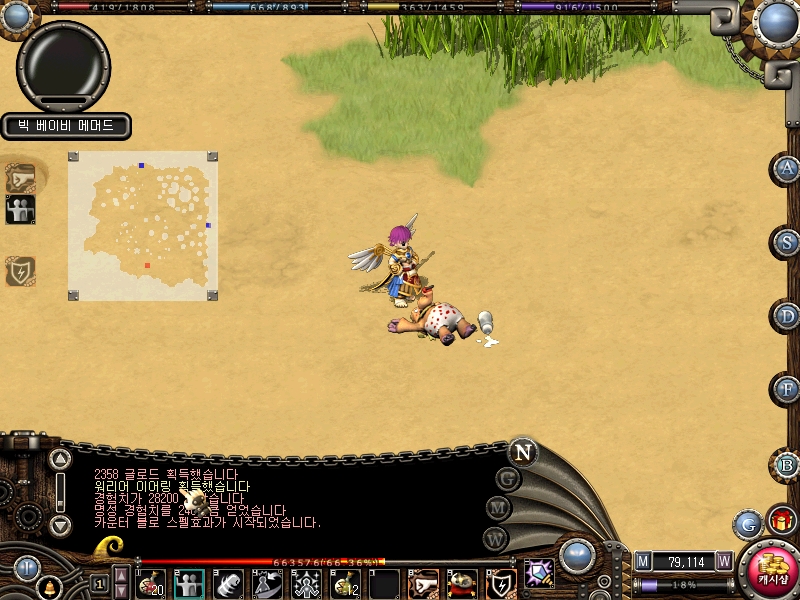Open the overlay area minimap
This screenshot has width=800, height=600.
141,226
